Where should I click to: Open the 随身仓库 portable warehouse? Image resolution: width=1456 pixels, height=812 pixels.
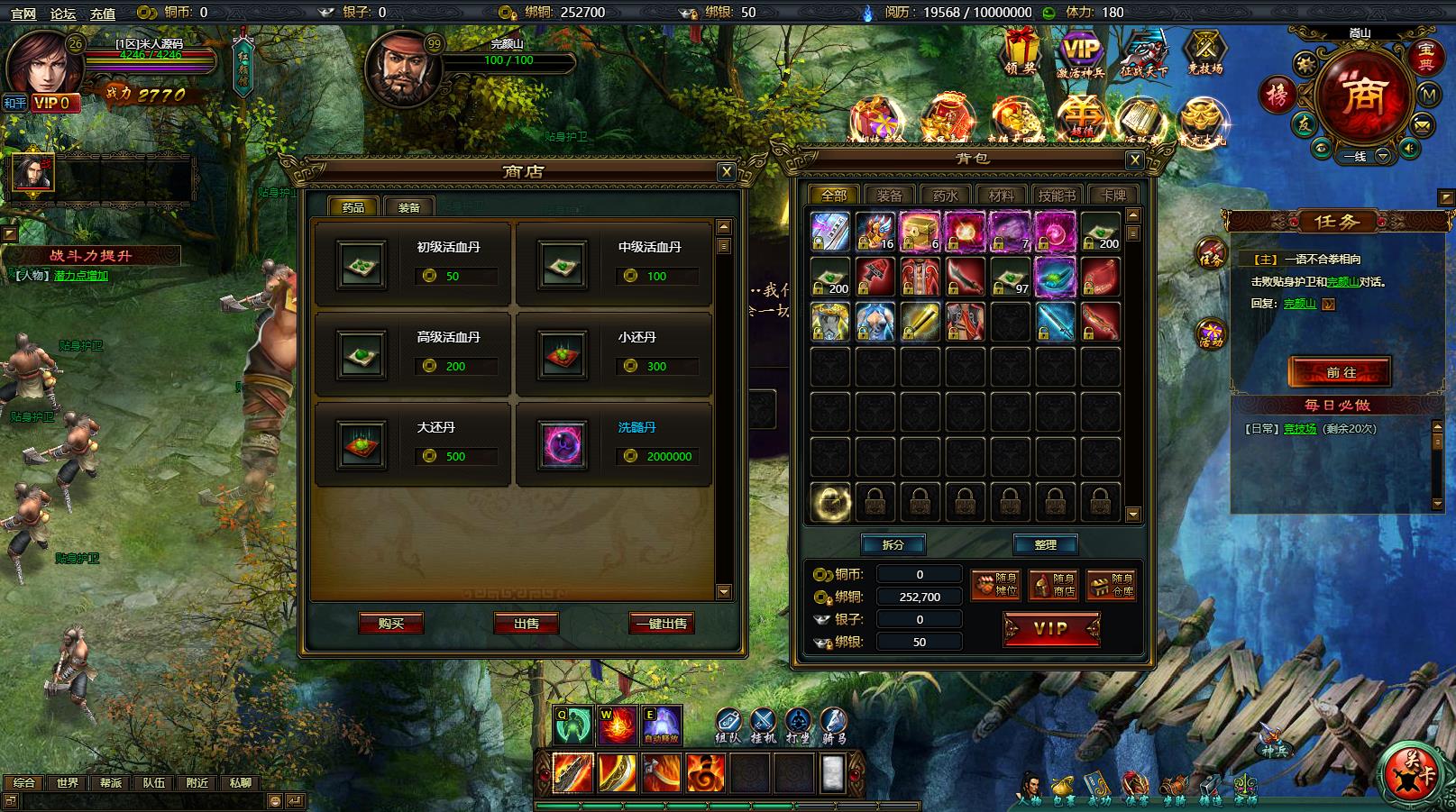click(1111, 585)
